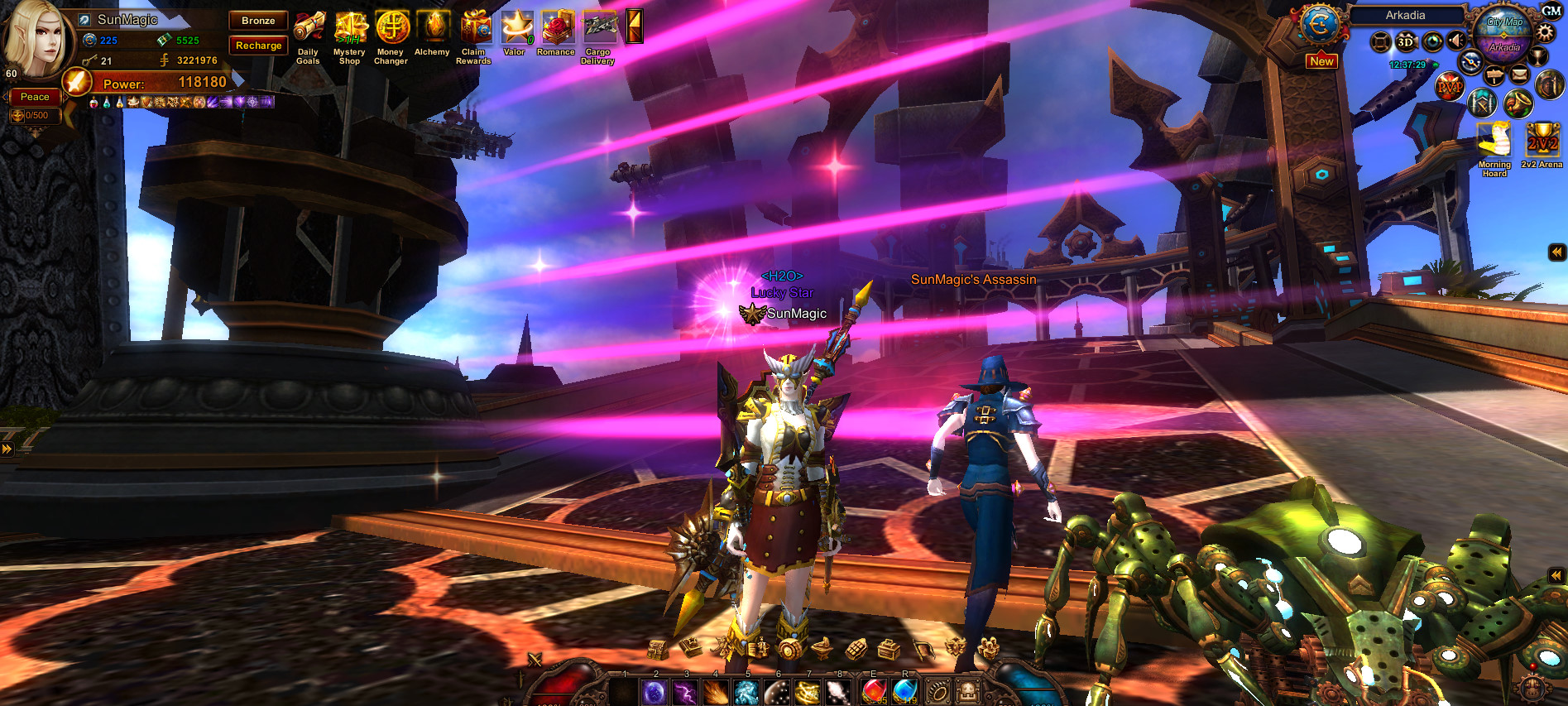Open the Money Changer
This screenshot has width=1568, height=706.
pos(392,28)
